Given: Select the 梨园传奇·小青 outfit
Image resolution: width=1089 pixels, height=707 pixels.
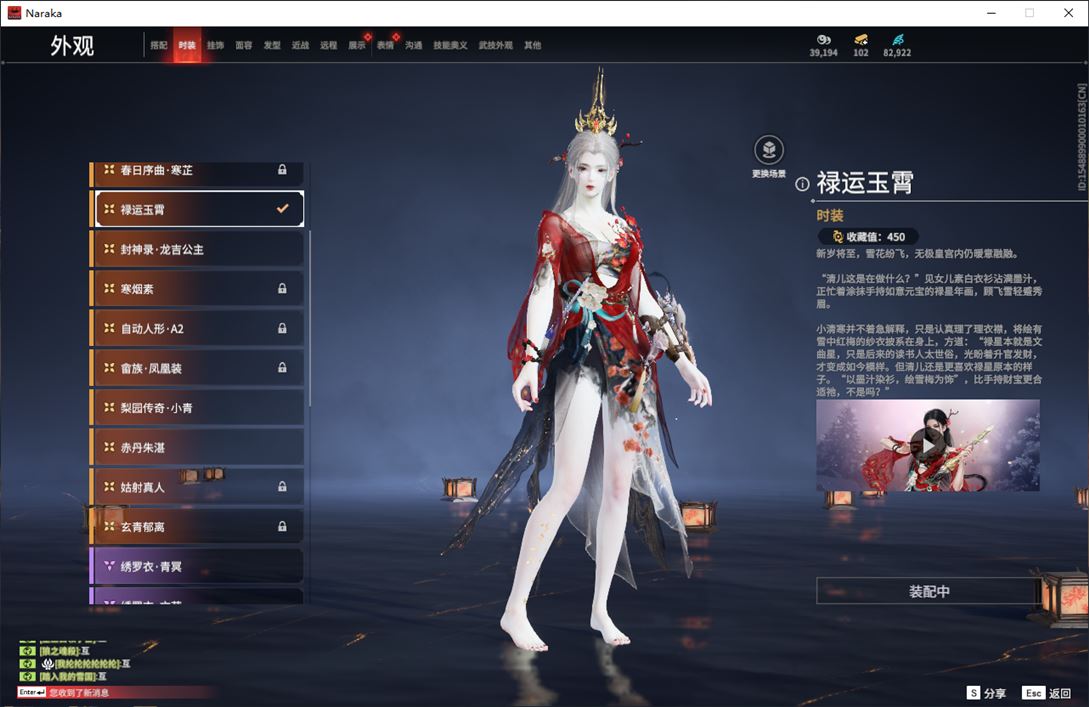Looking at the screenshot, I should [x=197, y=408].
